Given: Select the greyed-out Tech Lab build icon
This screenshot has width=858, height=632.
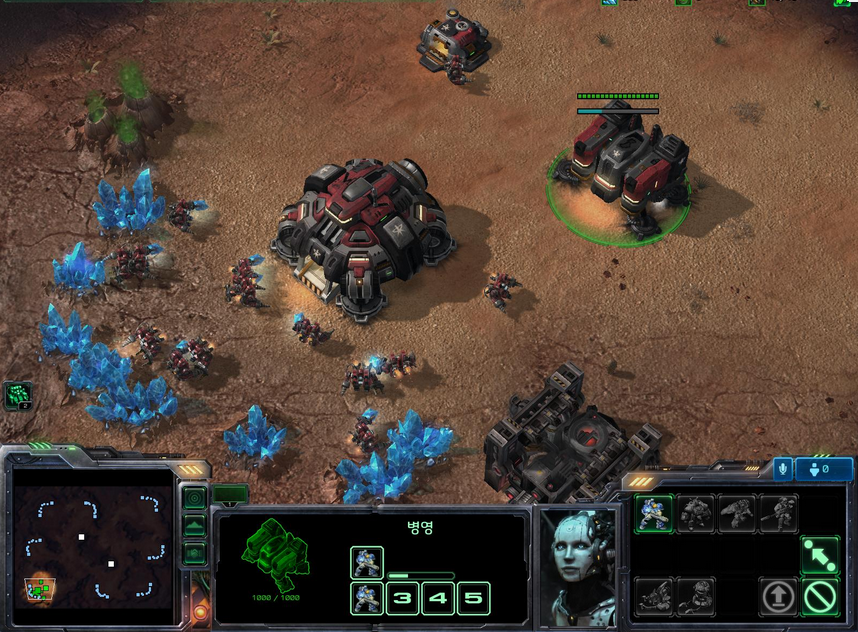Looking at the screenshot, I should point(654,597).
